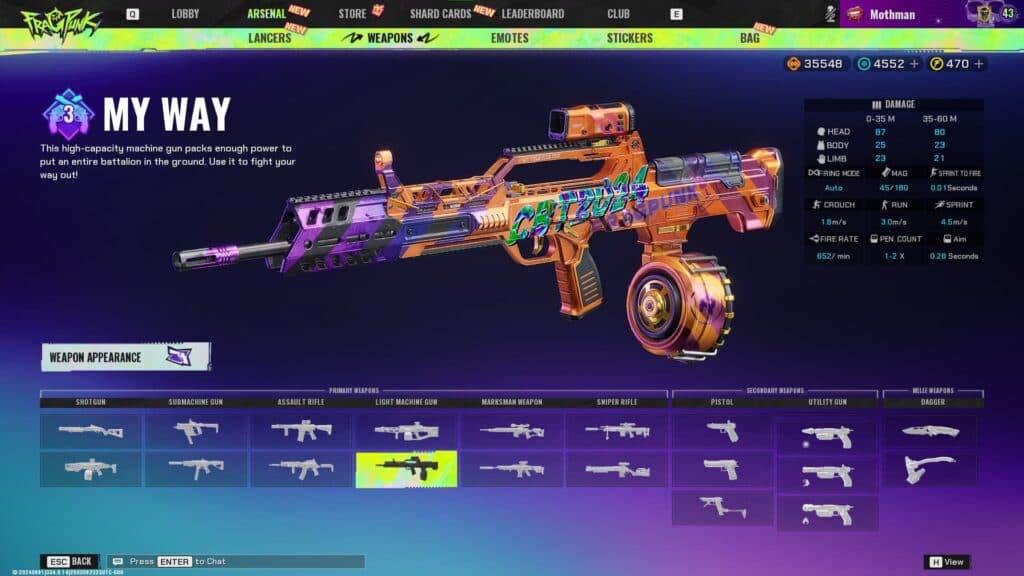The image size is (1024, 576).
Task: Select the highlighted light machine gun tile
Action: click(406, 469)
